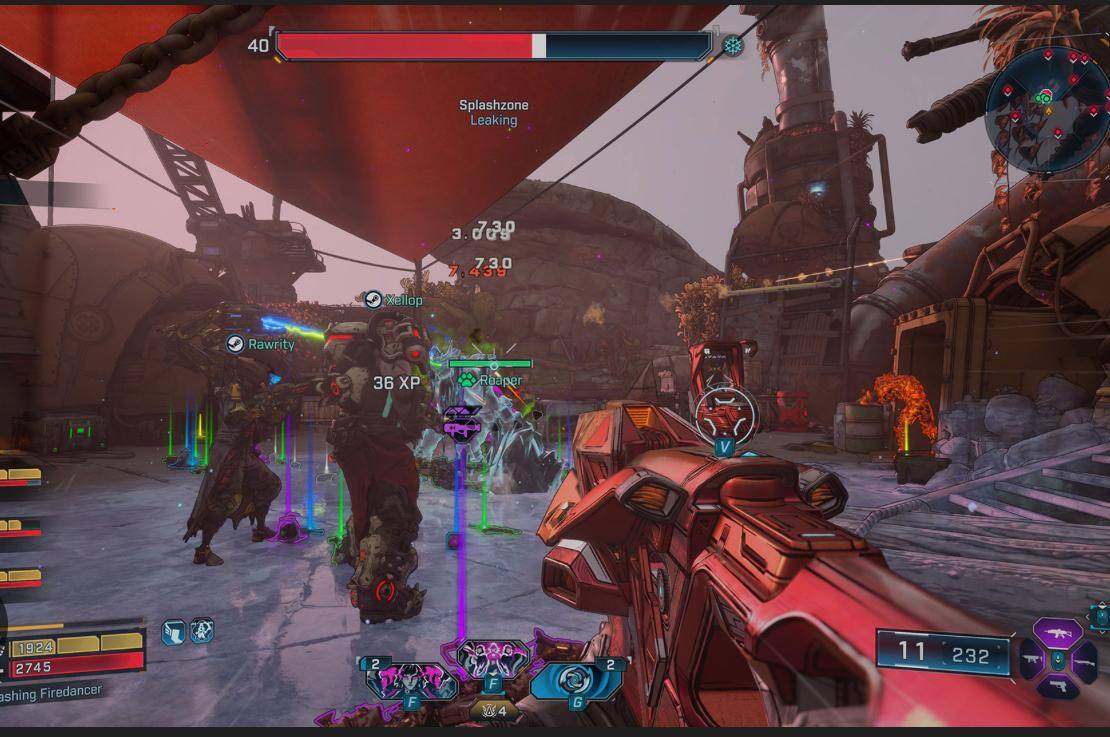1110x737 pixels.
Task: Click the snowflake cryo icon by boss bar
Action: tap(733, 46)
